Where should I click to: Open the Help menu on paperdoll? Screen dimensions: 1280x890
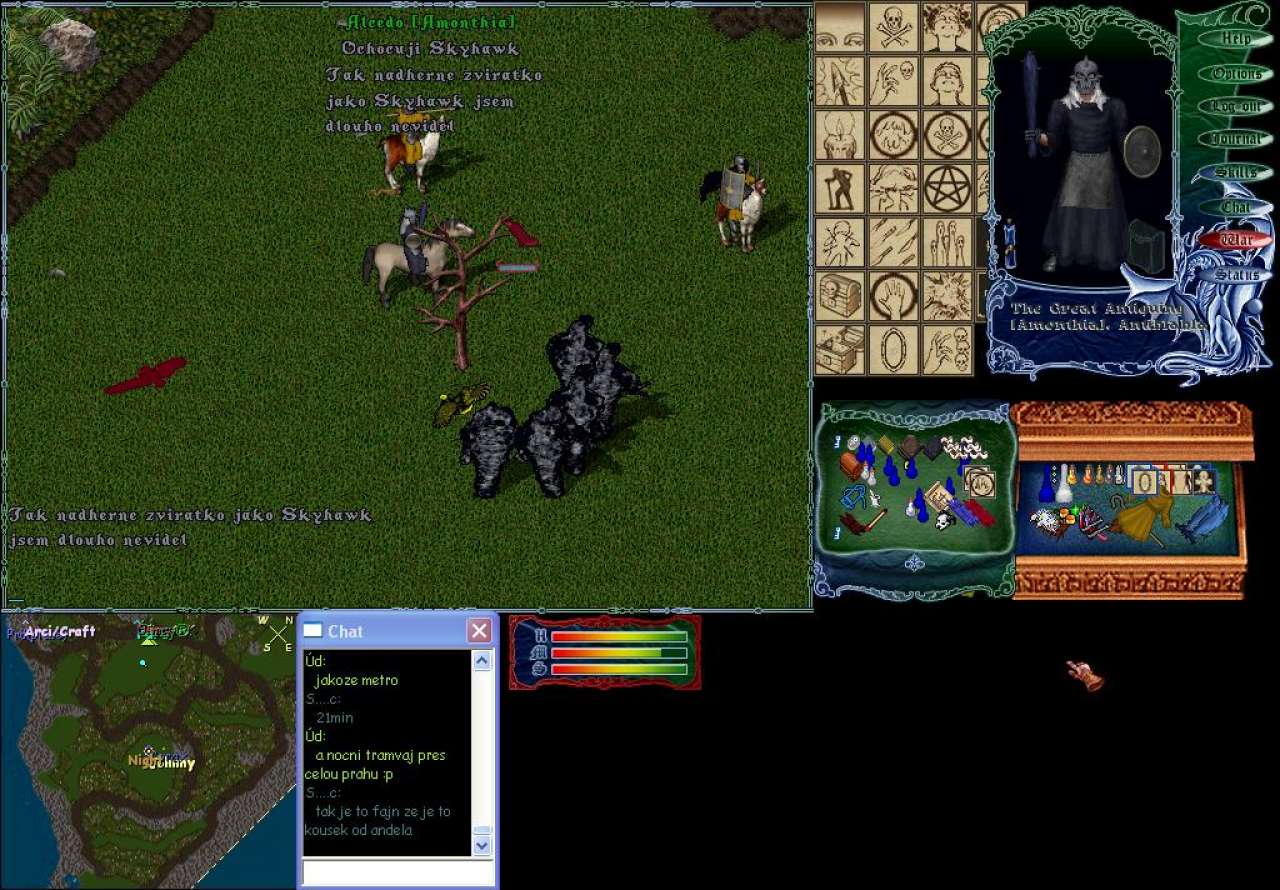(1236, 39)
